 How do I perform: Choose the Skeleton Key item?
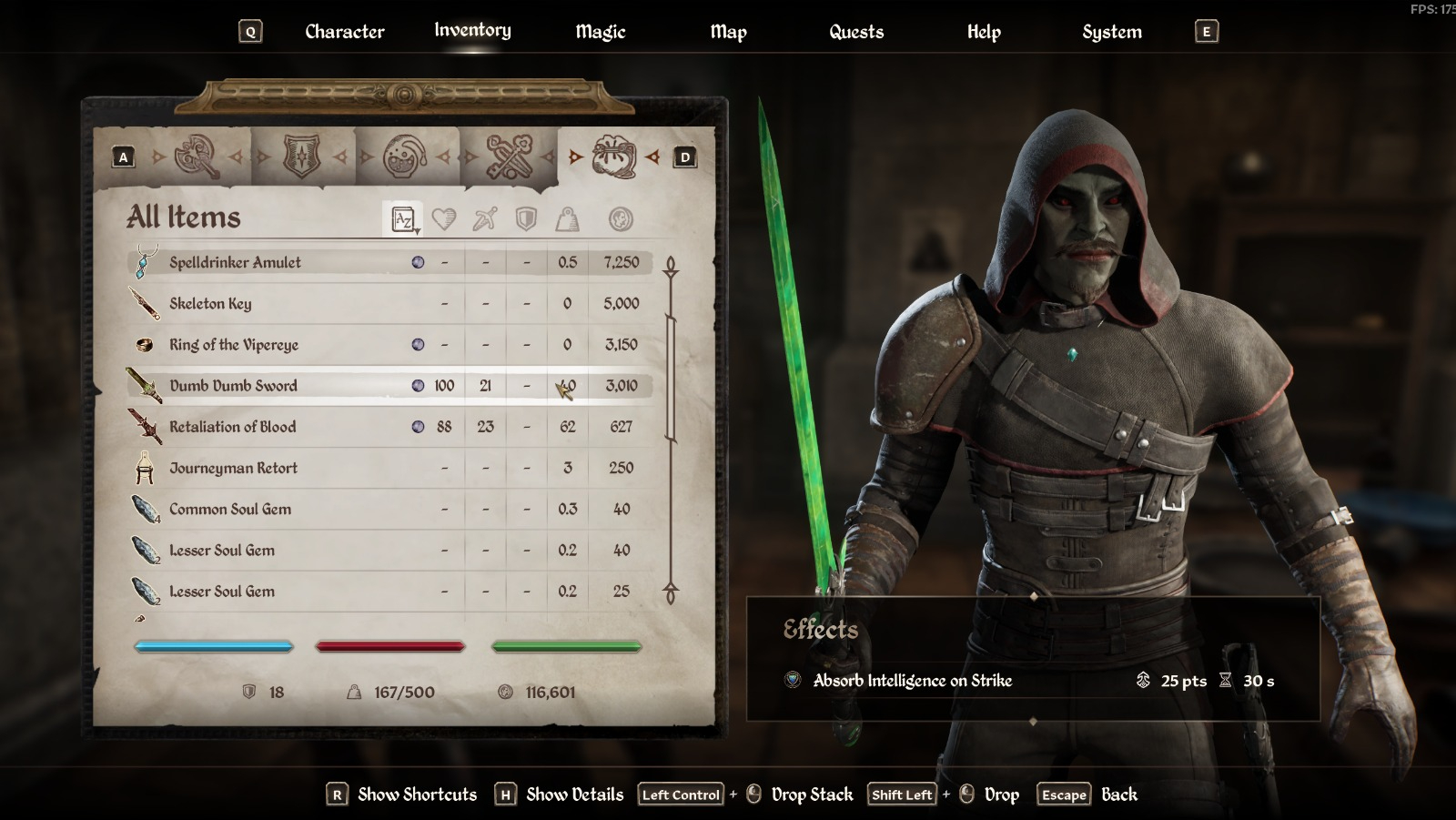coord(210,304)
